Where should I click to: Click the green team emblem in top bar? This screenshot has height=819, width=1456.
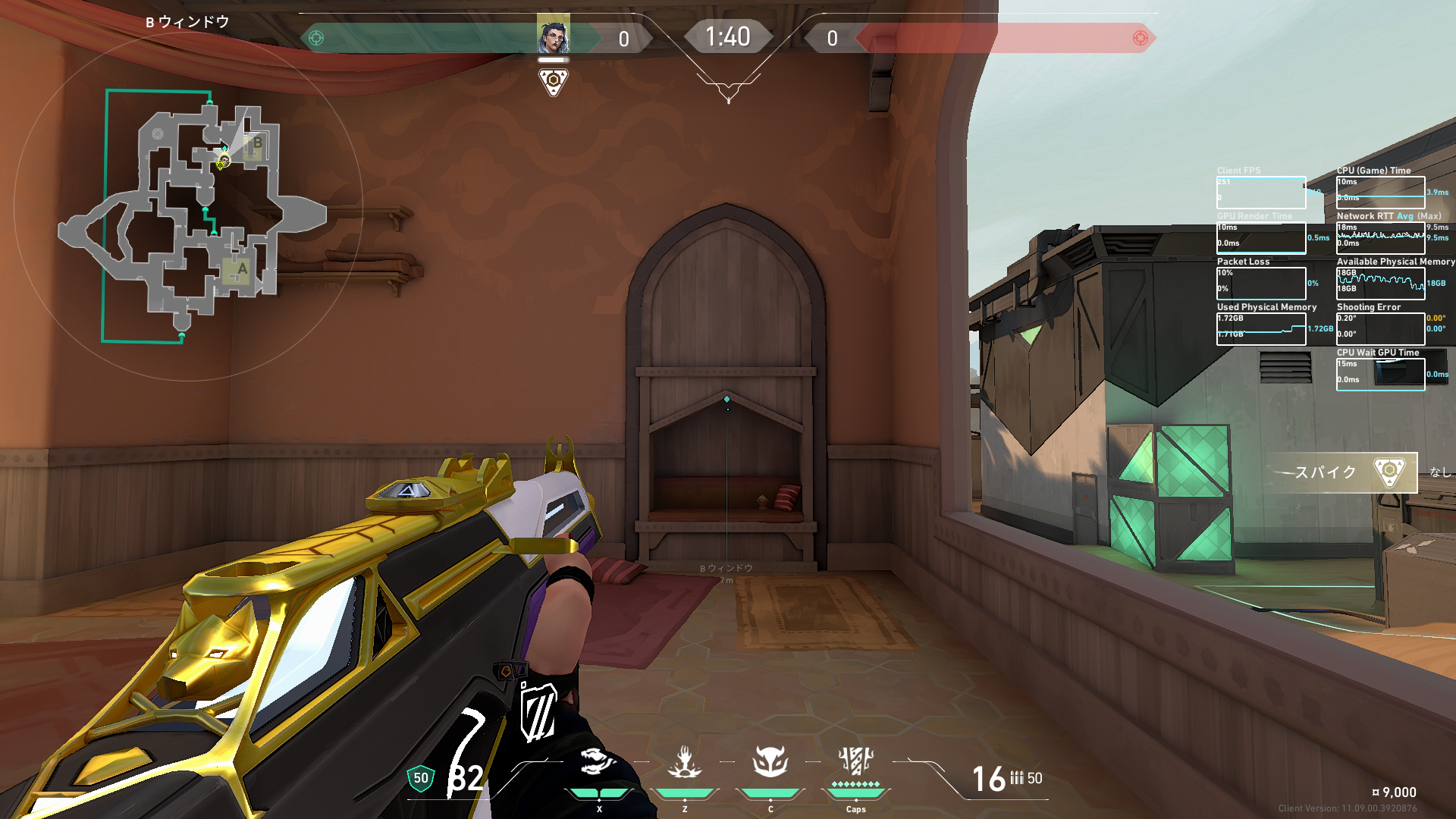316,38
